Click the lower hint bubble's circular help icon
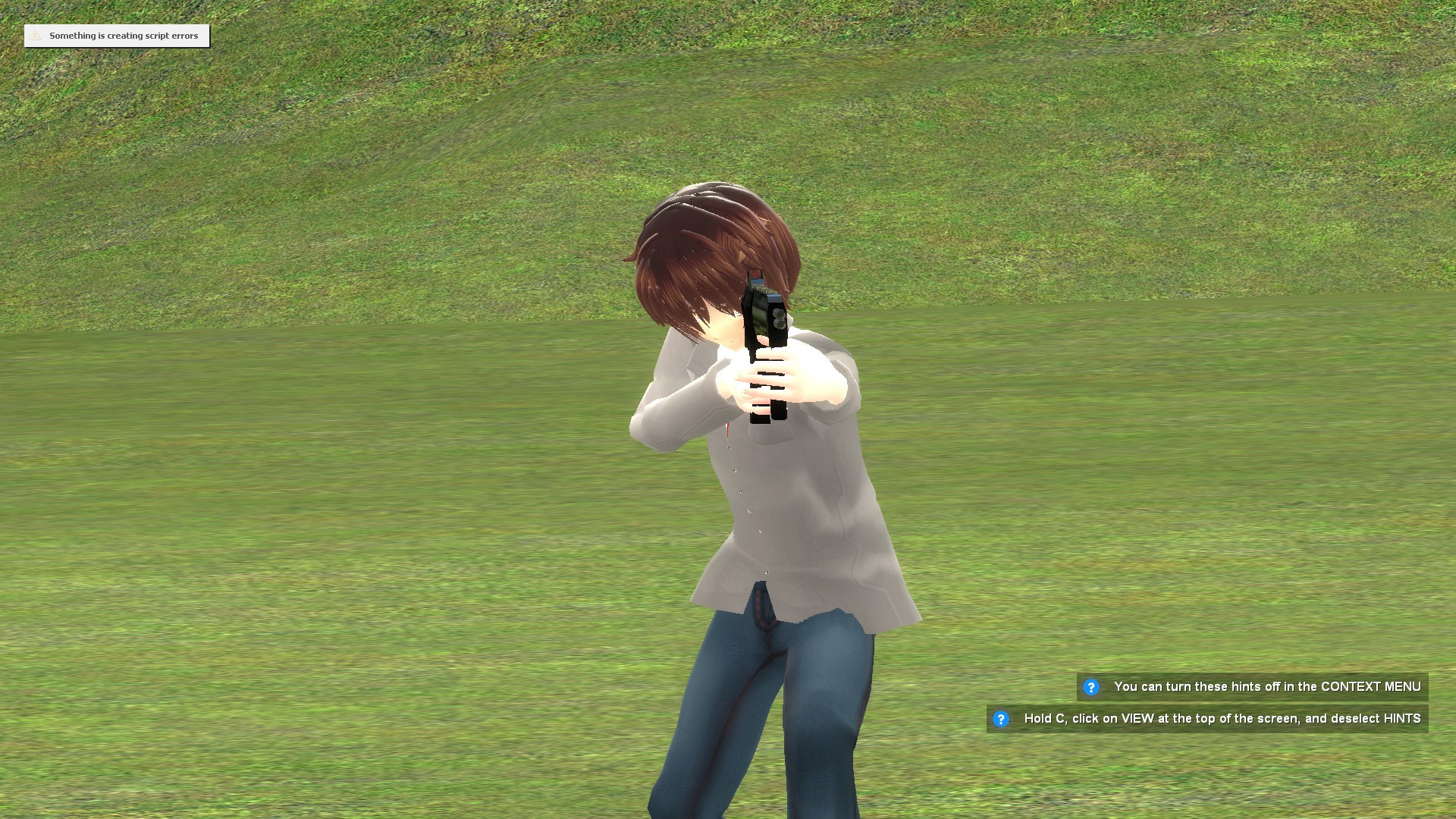Screen dimensions: 1456x819 pos(1003,718)
